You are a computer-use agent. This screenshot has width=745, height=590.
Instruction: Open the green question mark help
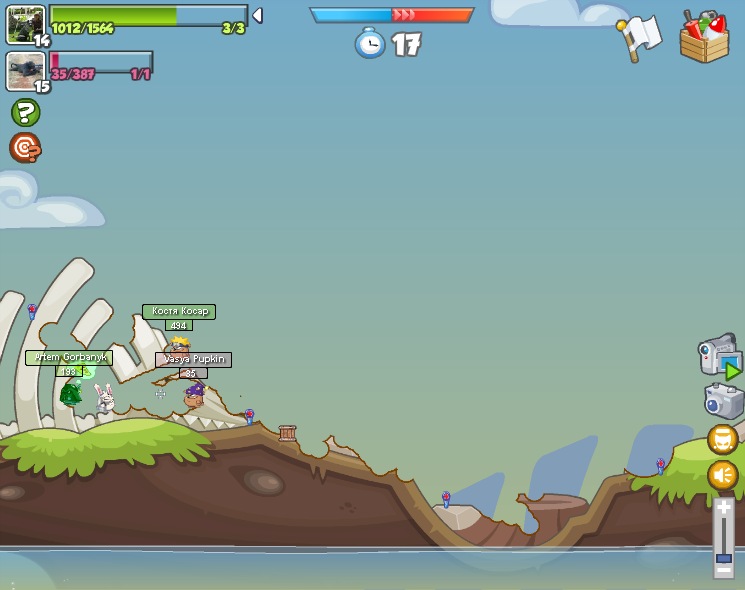(25, 112)
